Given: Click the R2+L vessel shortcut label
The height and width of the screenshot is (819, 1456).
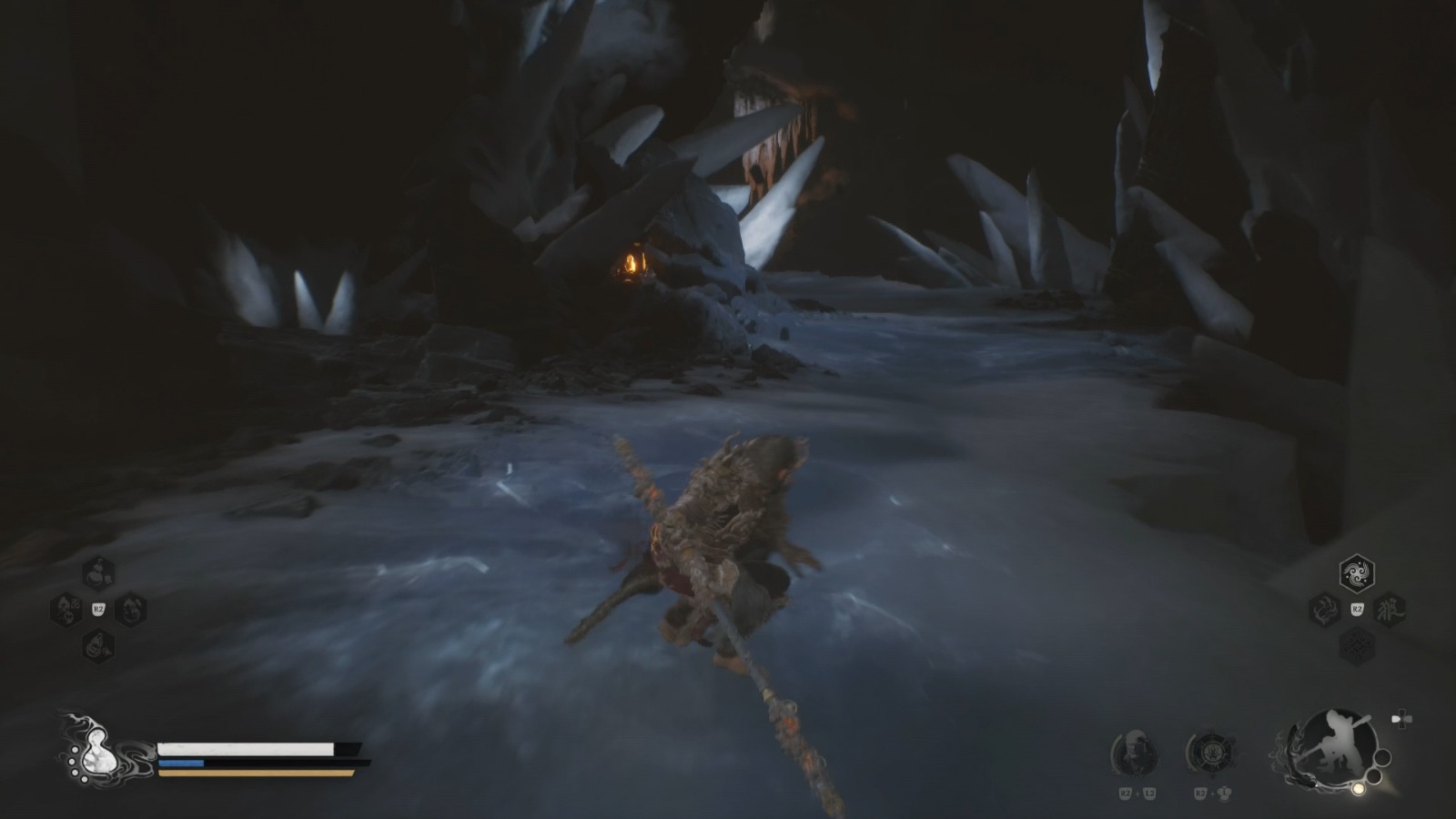Looking at the screenshot, I should (x=1211, y=794).
